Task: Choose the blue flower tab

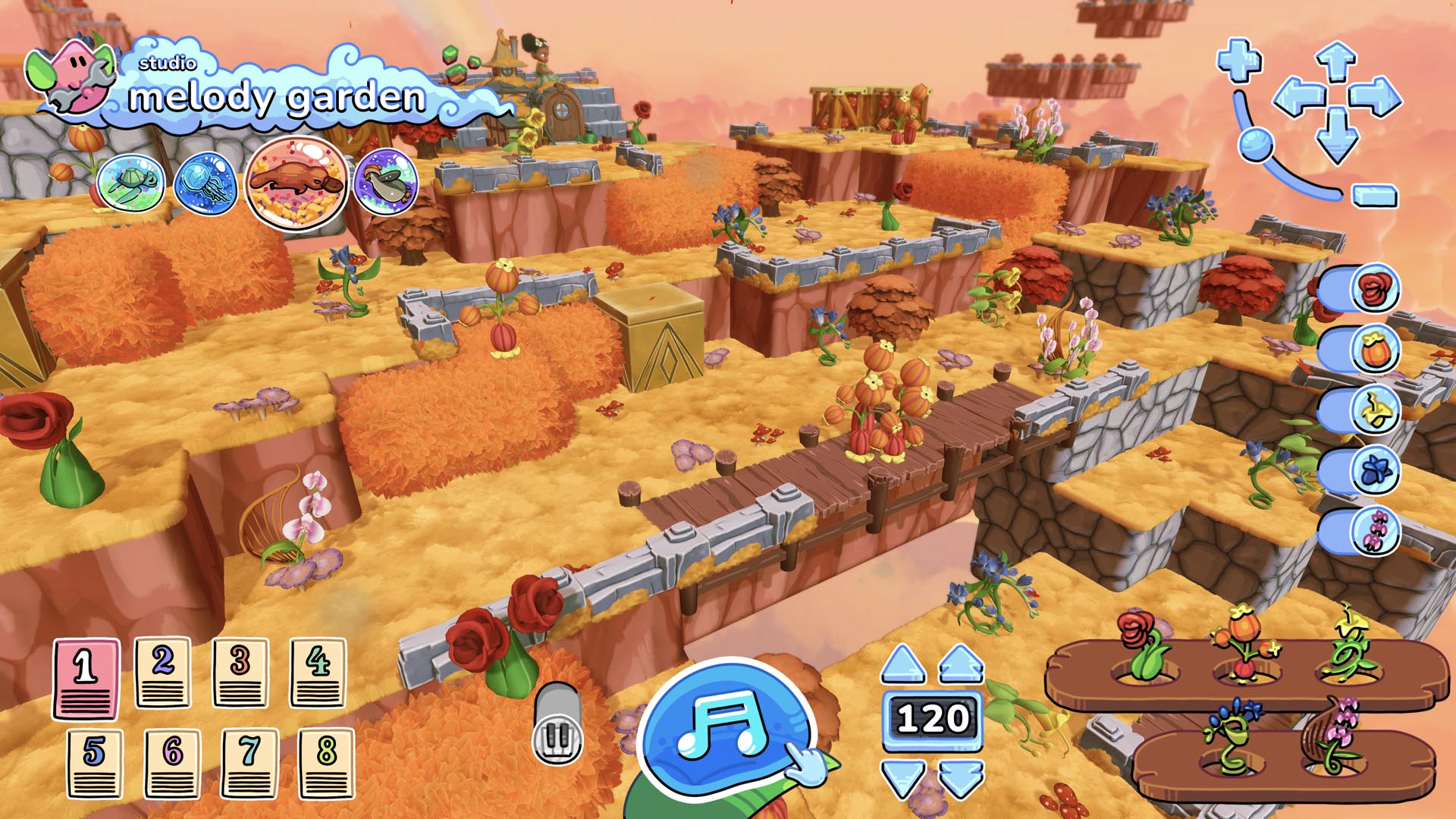Action: [x=1374, y=471]
